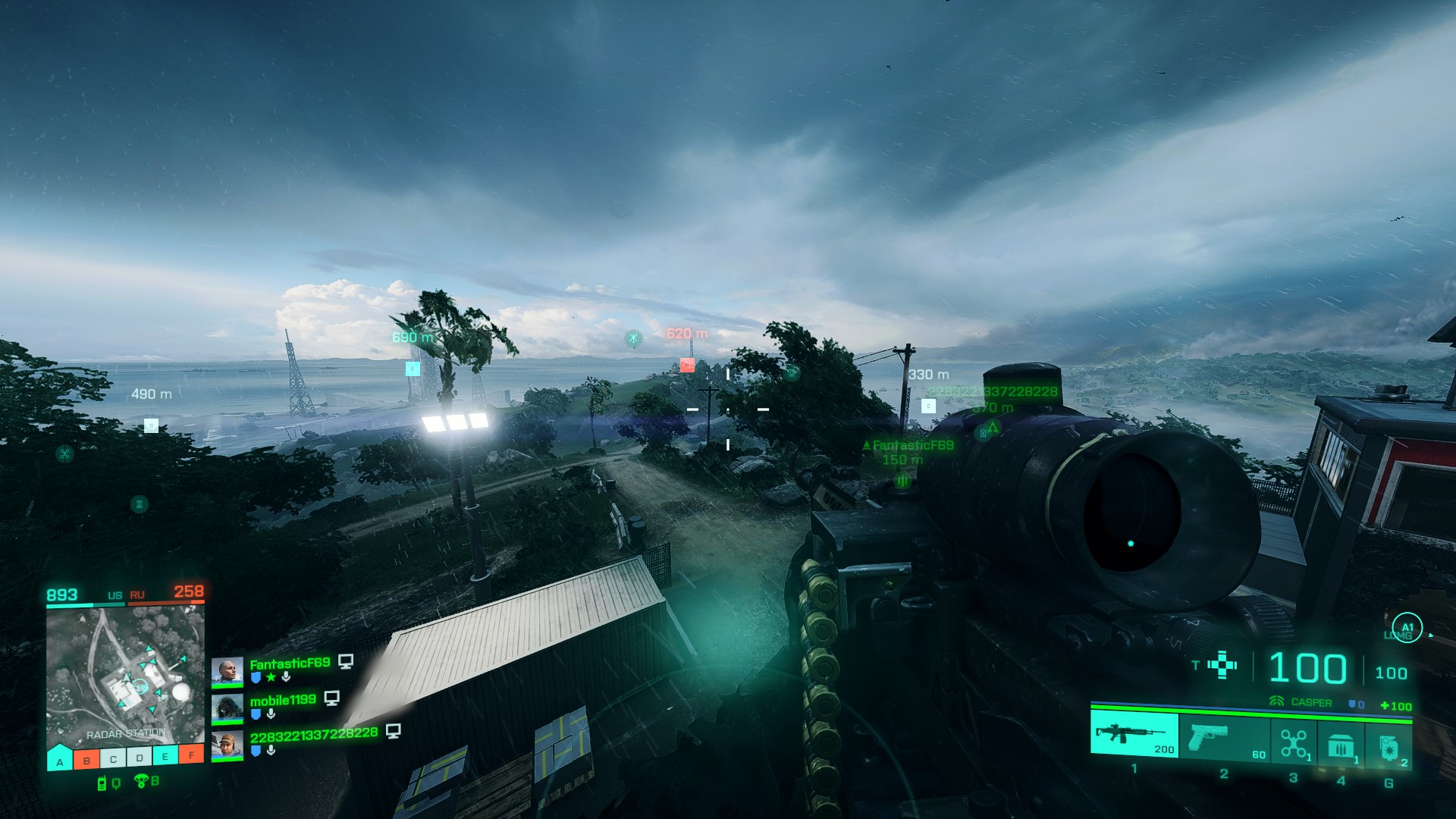Click the objective marker at 330 m
Viewport: 1456px width, 819px height.
tap(928, 406)
